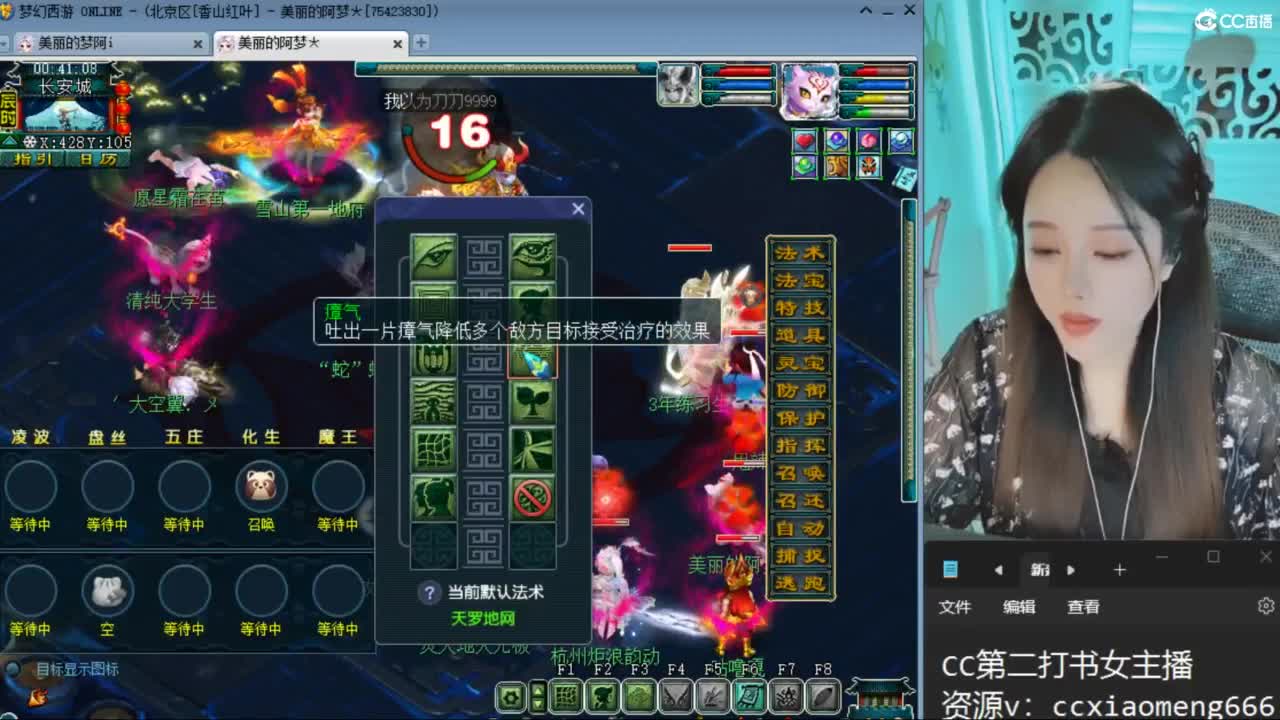The image size is (1280, 720).
Task: Open the 文件 menu in the notepad window
Action: coord(956,606)
